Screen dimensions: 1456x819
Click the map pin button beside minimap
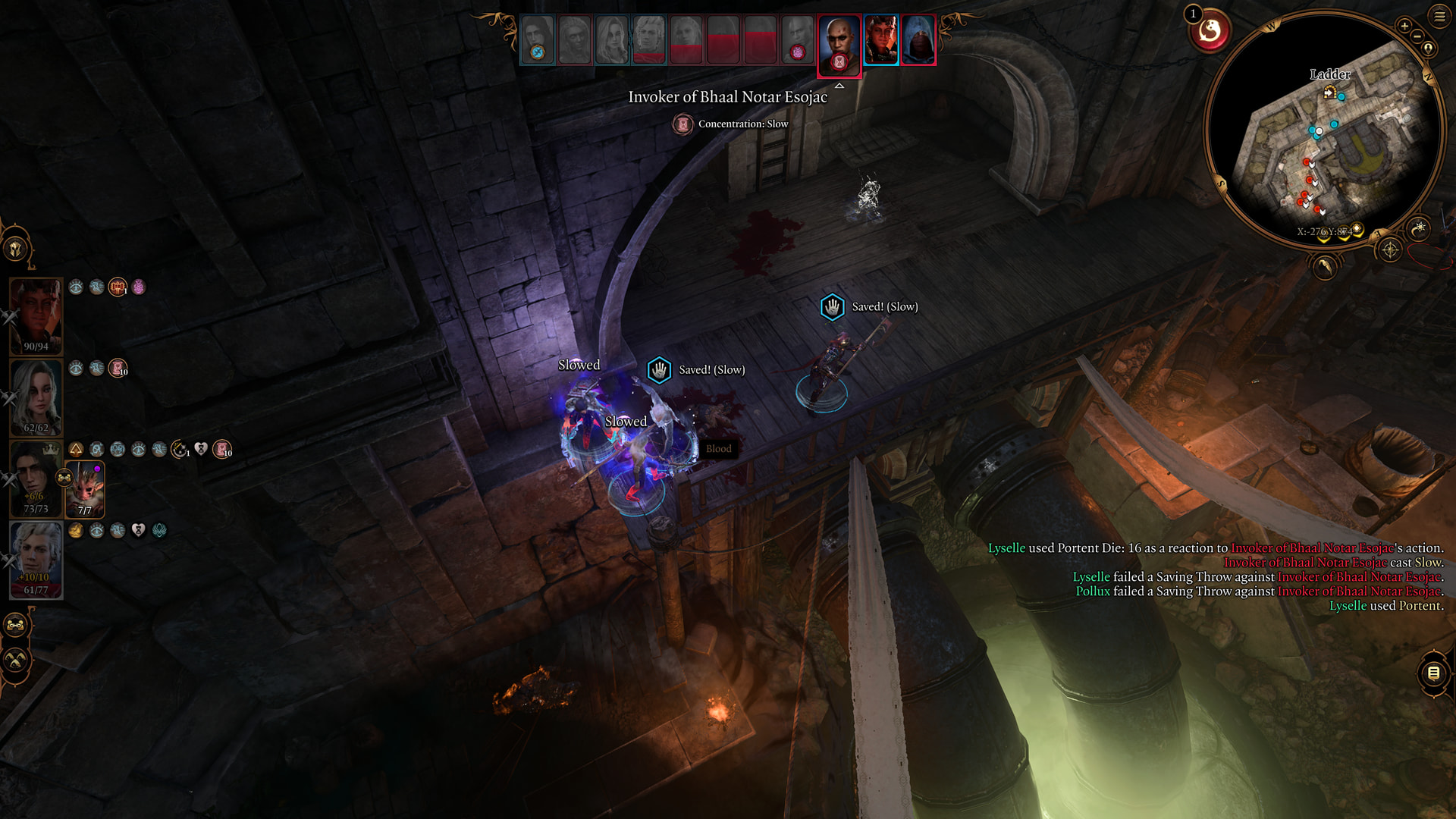coord(1429,49)
